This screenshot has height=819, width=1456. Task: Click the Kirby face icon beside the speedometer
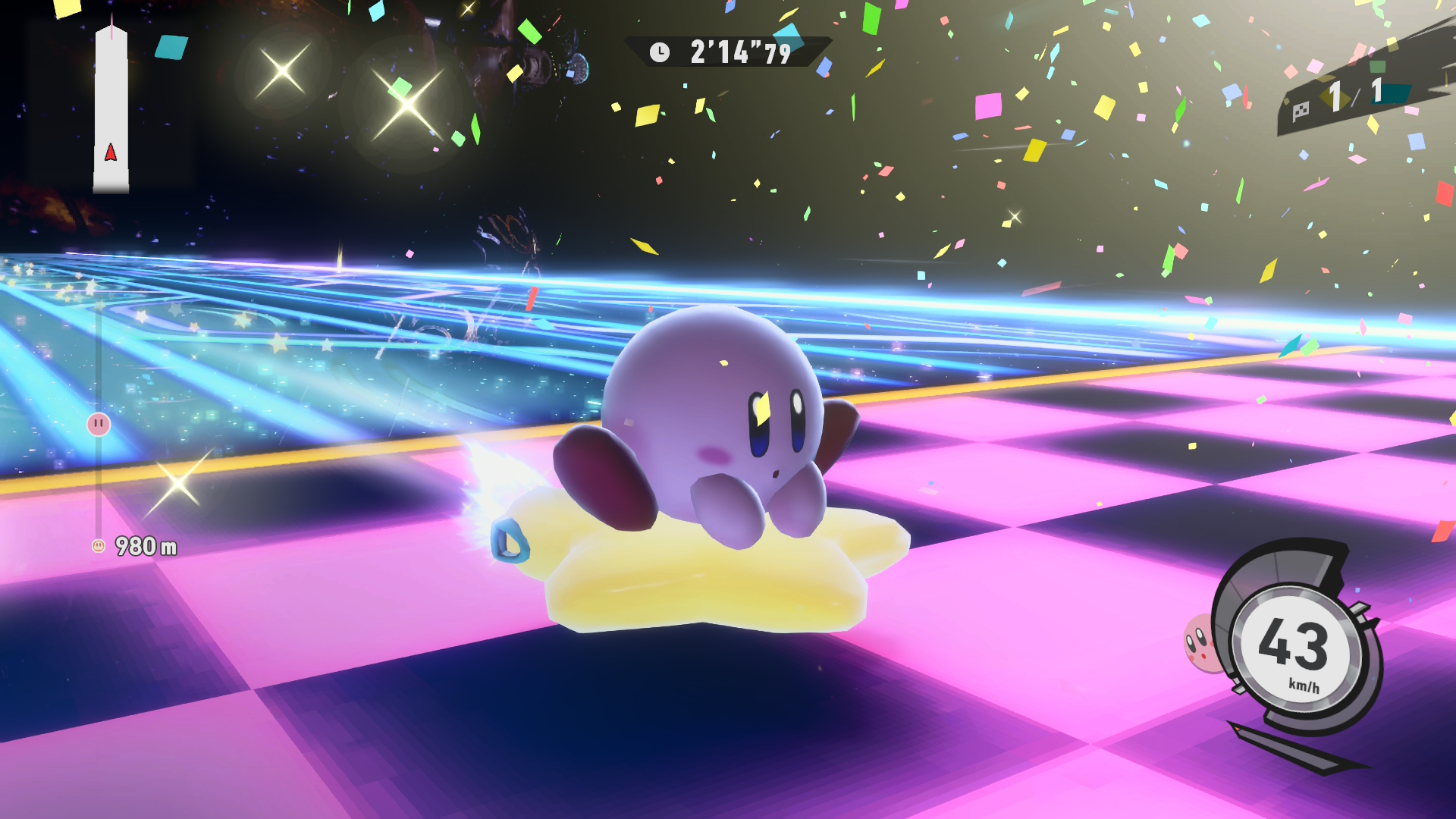1201,642
